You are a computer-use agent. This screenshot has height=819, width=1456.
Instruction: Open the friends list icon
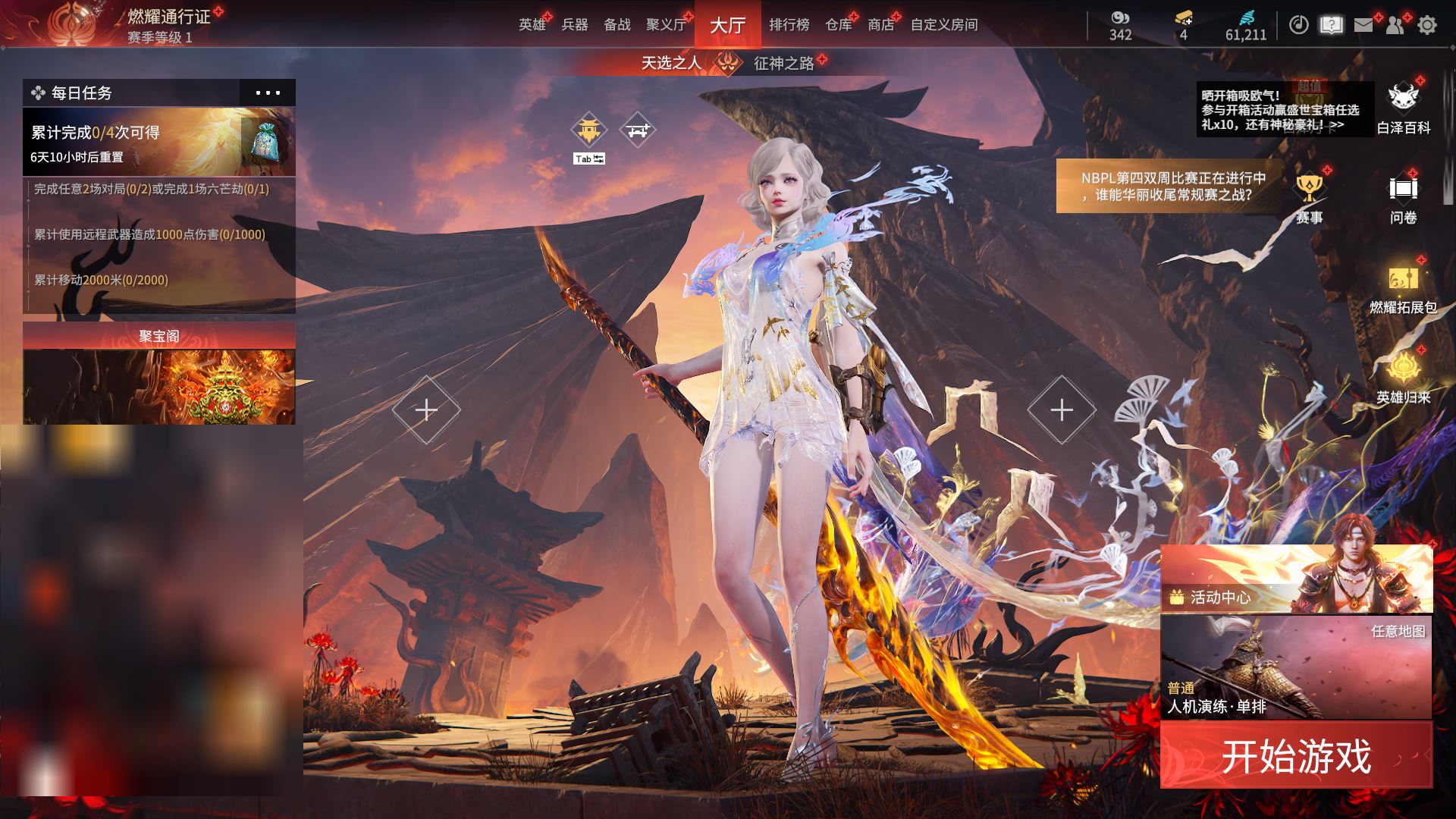pyautogui.click(x=1395, y=25)
